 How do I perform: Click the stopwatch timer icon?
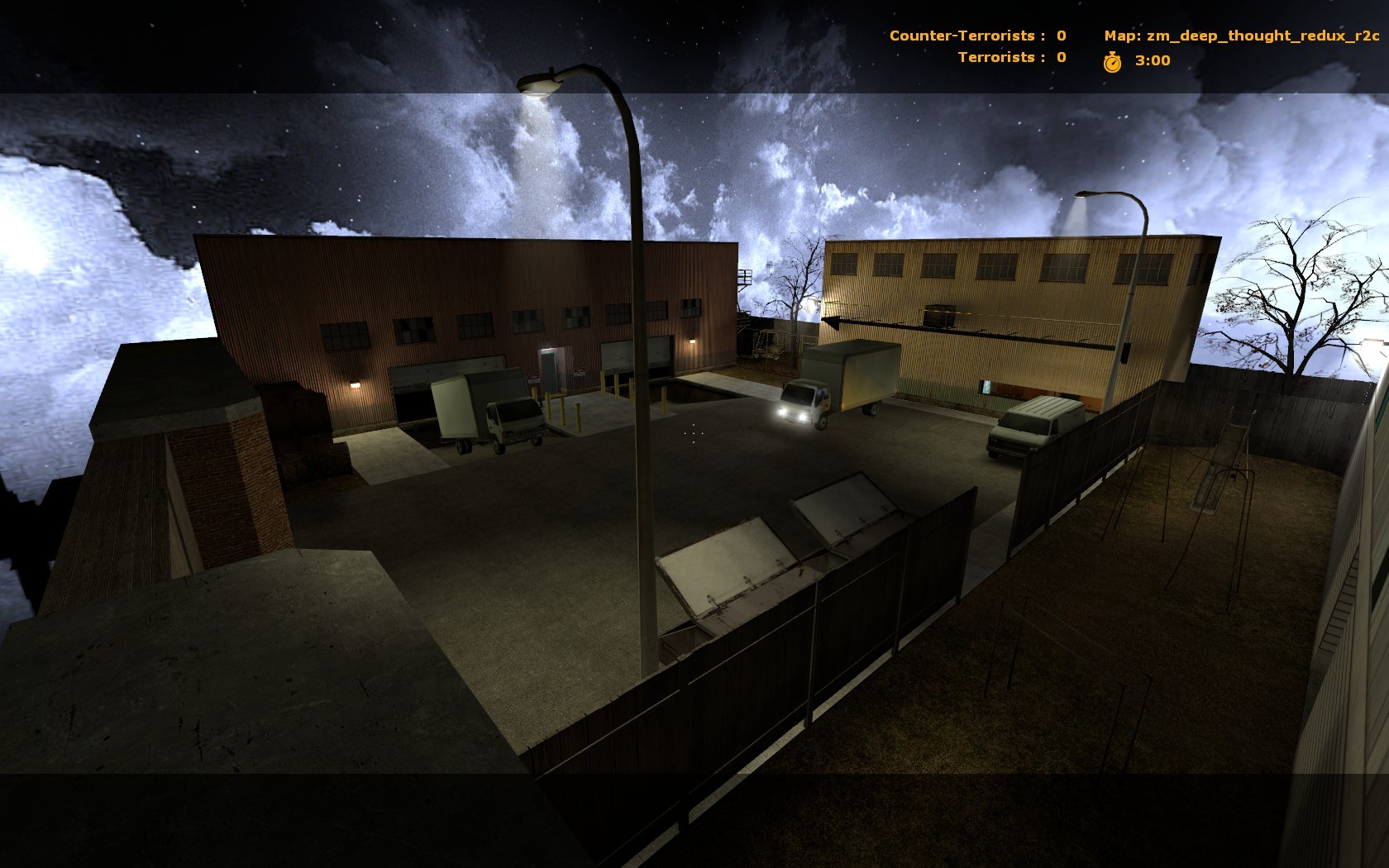pyautogui.click(x=1114, y=60)
